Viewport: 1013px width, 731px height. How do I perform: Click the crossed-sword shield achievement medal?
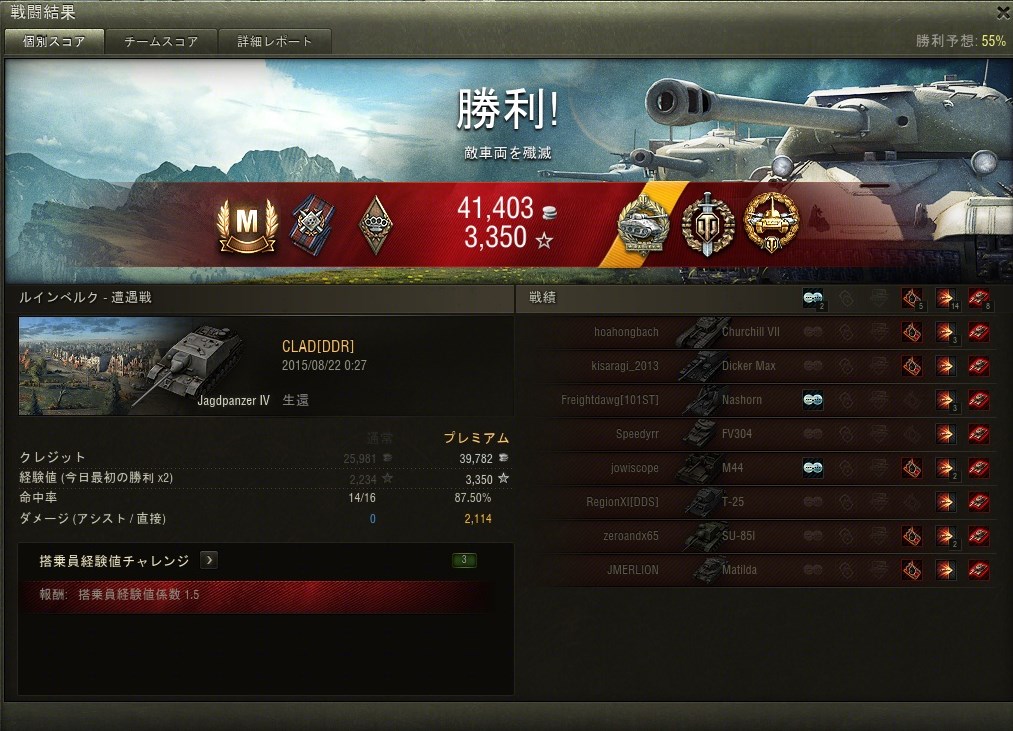coord(708,224)
